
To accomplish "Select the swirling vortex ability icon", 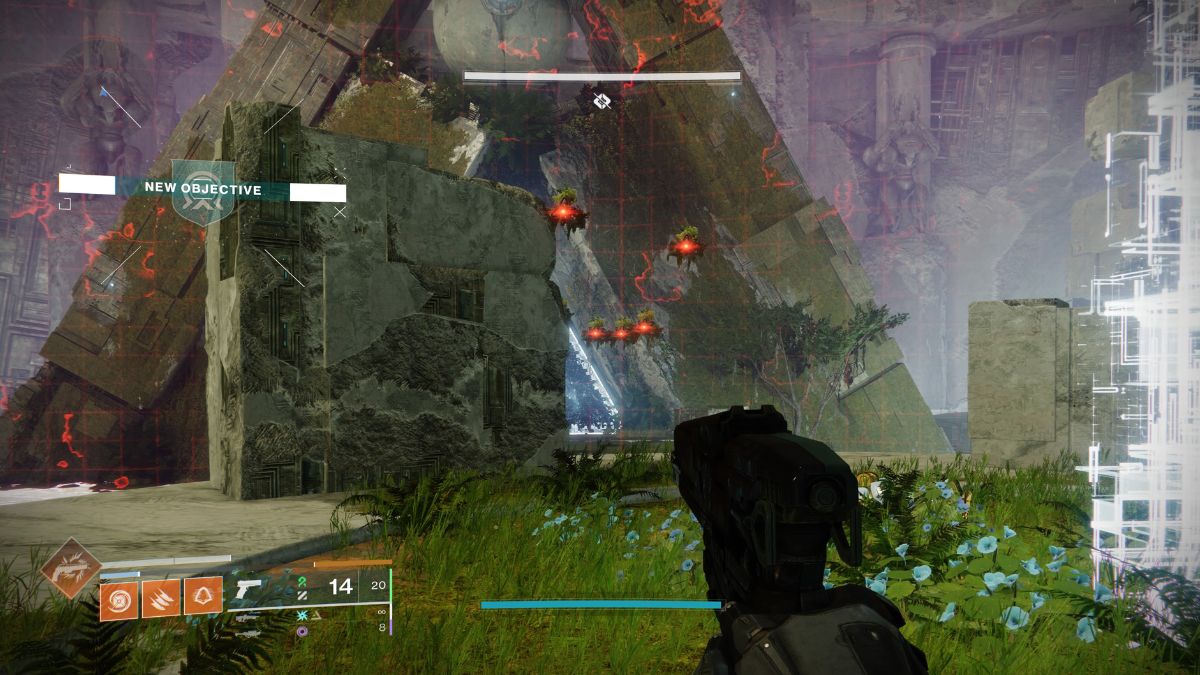I will (x=119, y=598).
